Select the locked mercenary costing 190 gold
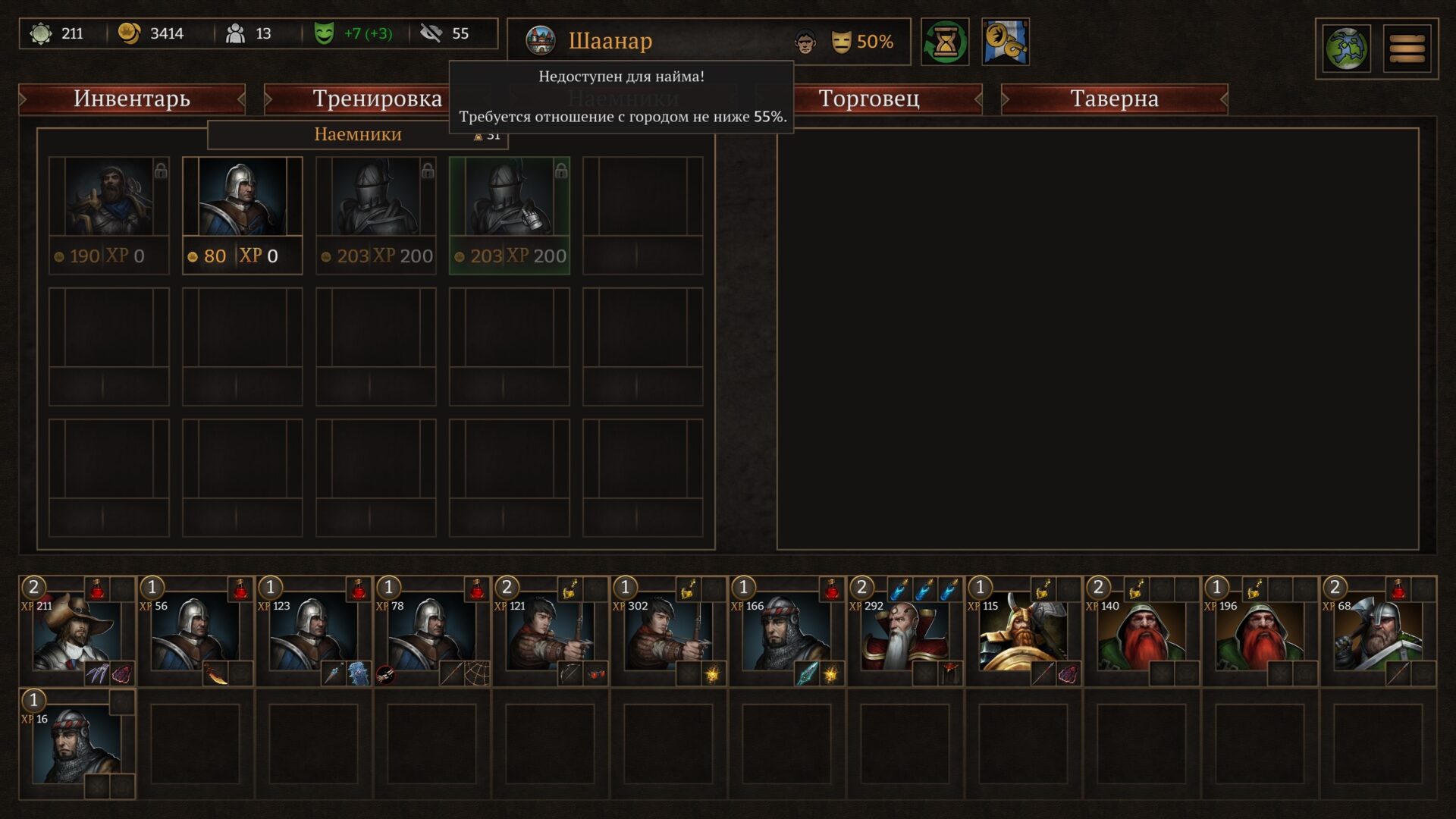The width and height of the screenshot is (1456, 819). point(108,215)
